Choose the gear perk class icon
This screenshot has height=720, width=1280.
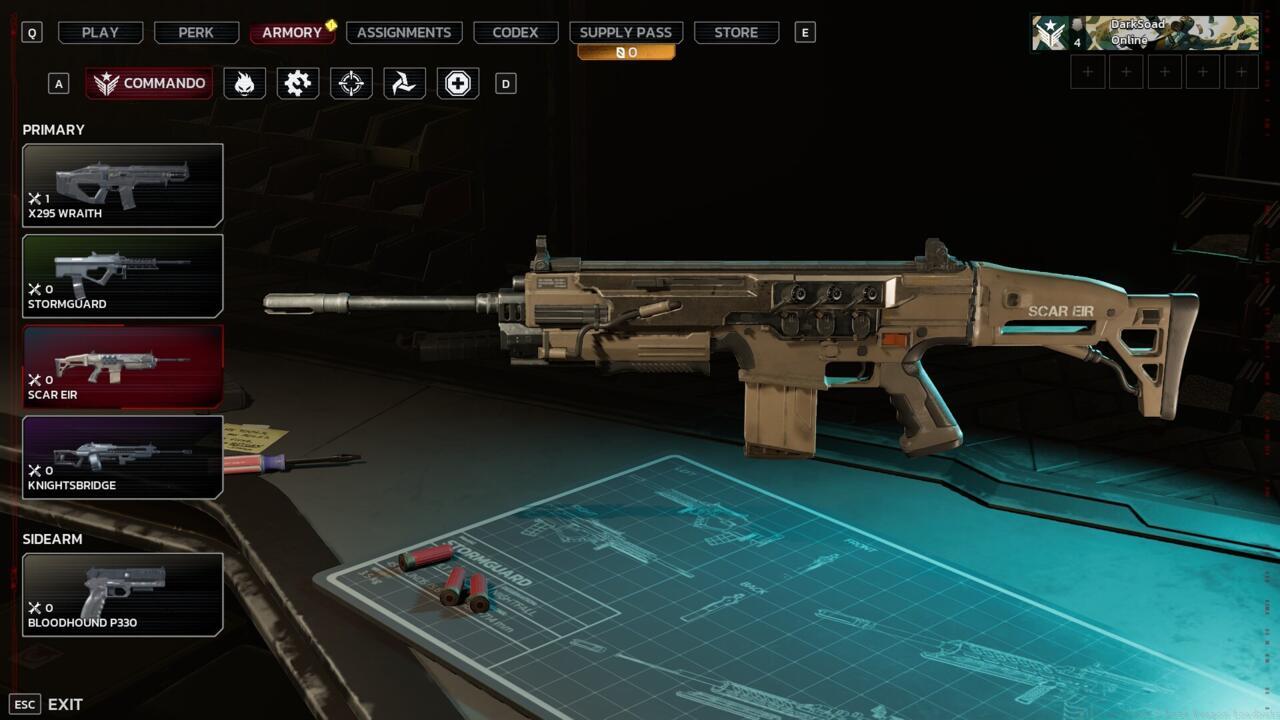coord(298,83)
